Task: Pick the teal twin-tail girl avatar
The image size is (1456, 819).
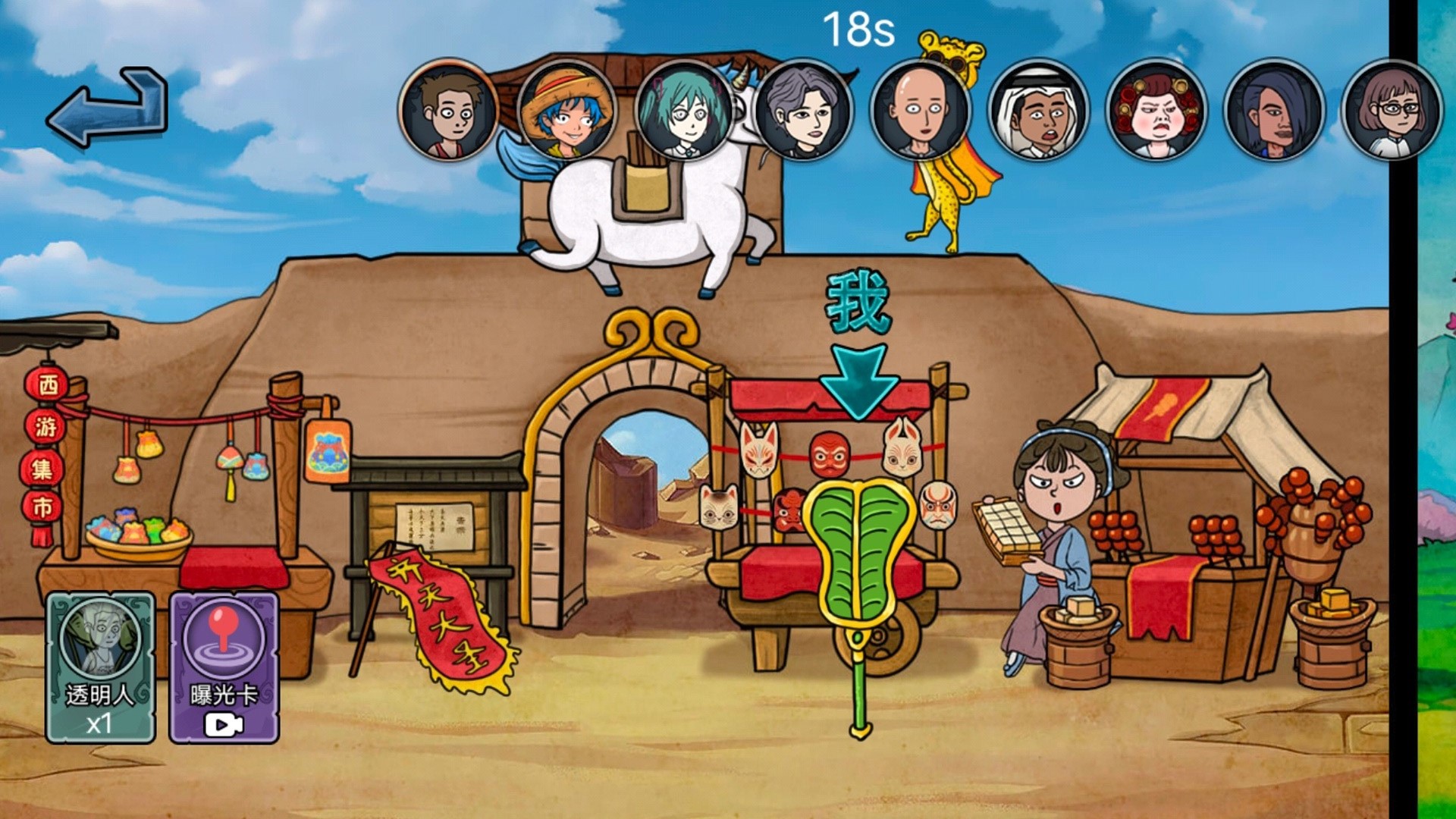Action: pyautogui.click(x=685, y=110)
